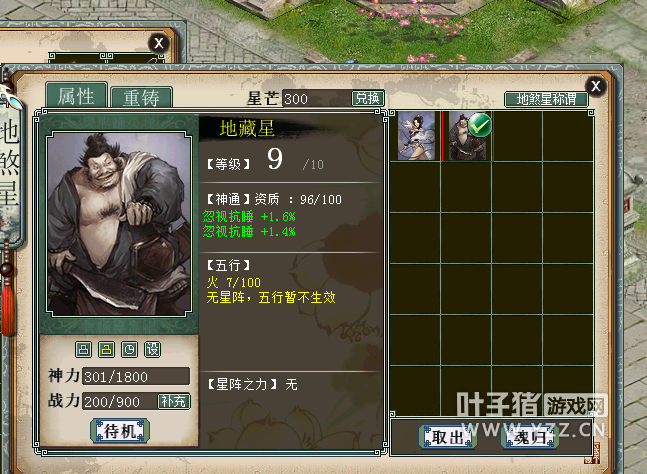Click the 取出 take-out button

(447, 437)
